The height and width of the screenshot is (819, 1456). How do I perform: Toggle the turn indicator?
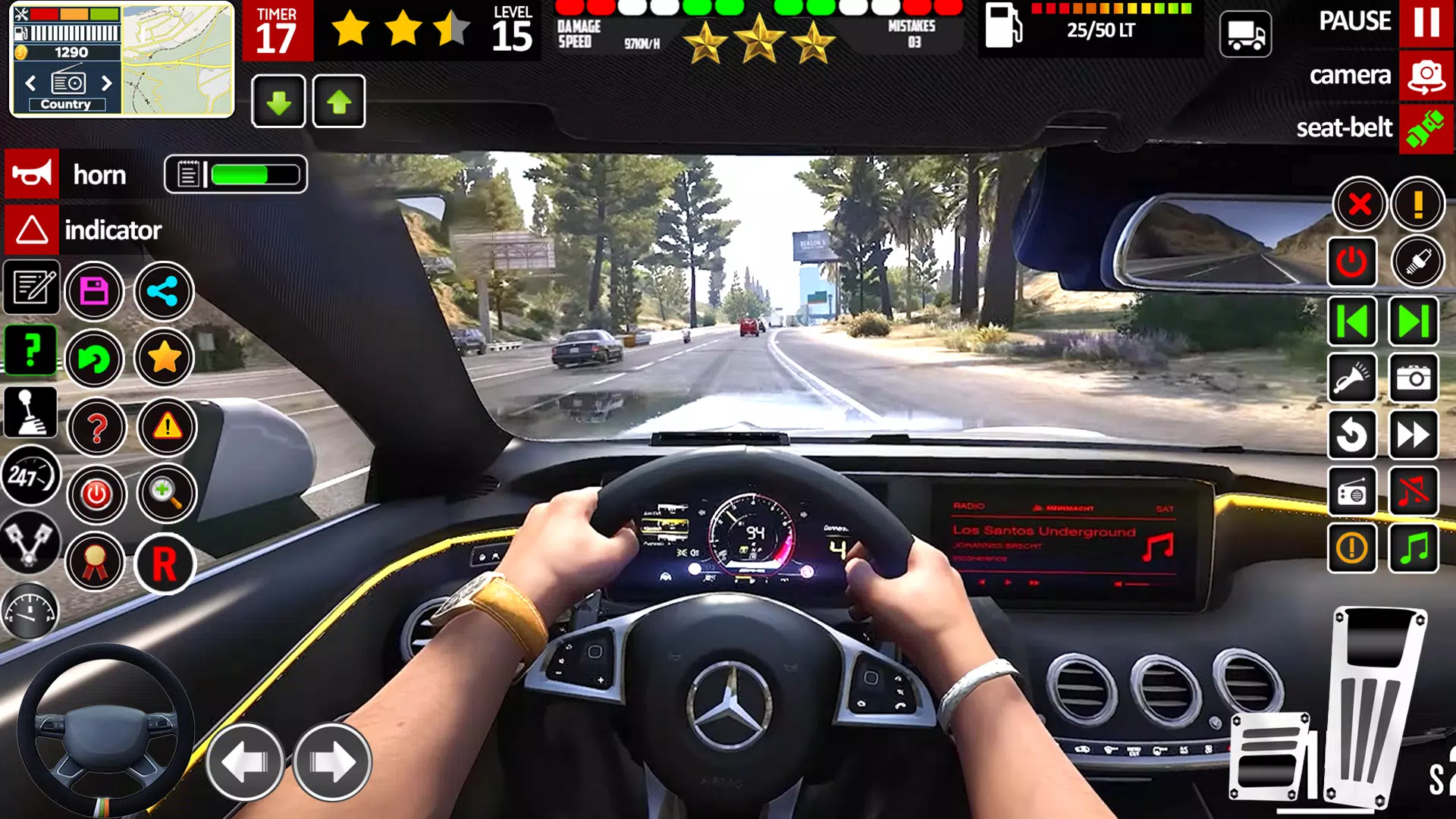click(32, 230)
